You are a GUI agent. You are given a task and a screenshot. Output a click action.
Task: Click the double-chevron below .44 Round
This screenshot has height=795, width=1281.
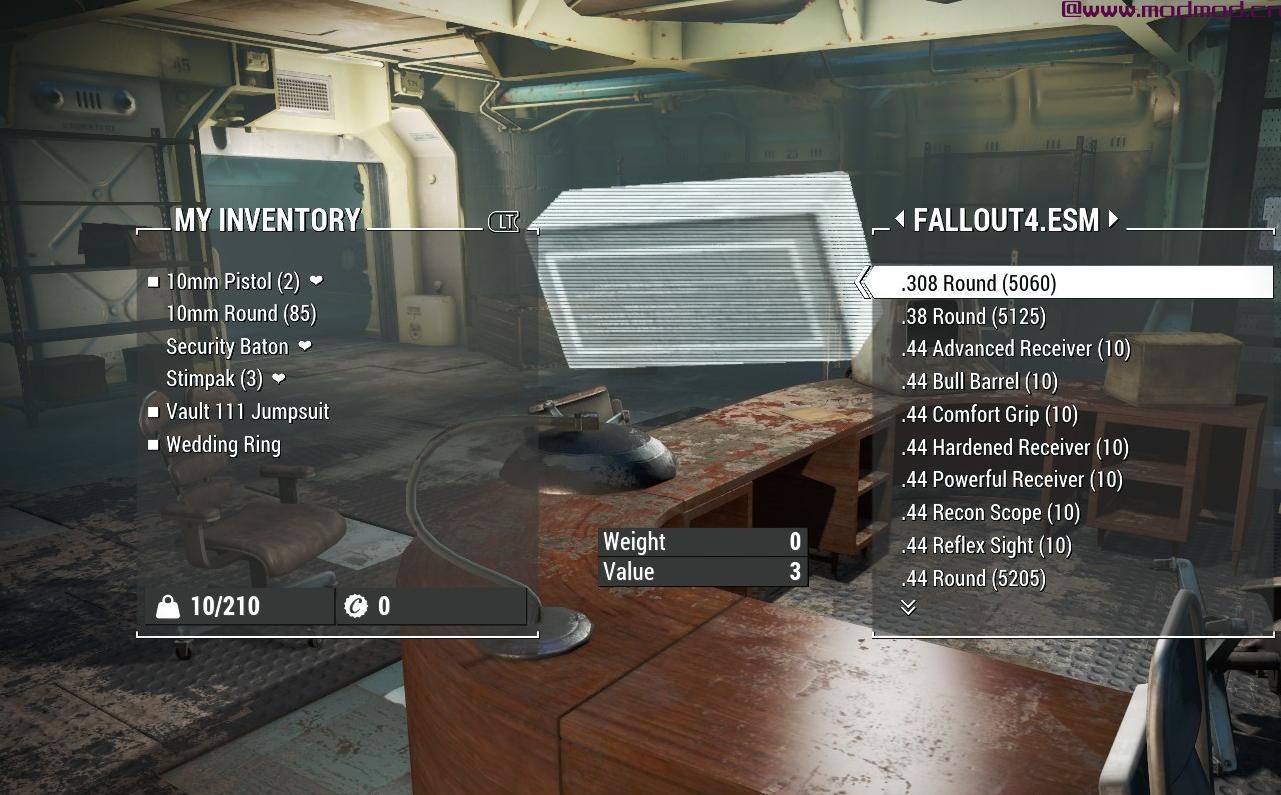909,606
